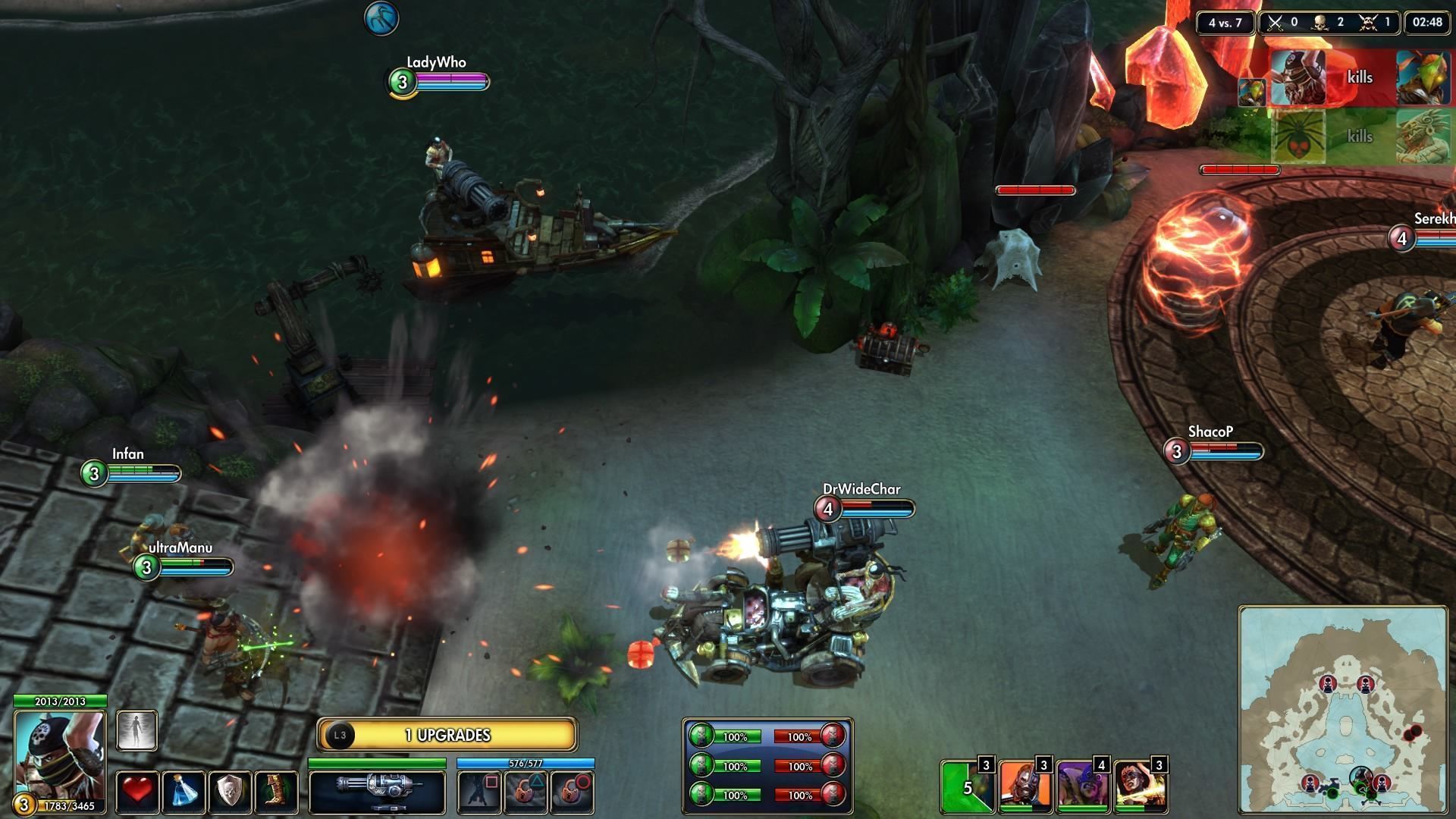Click the pirate kill feed entry
This screenshot has height=819, width=1456.
(x=1298, y=77)
